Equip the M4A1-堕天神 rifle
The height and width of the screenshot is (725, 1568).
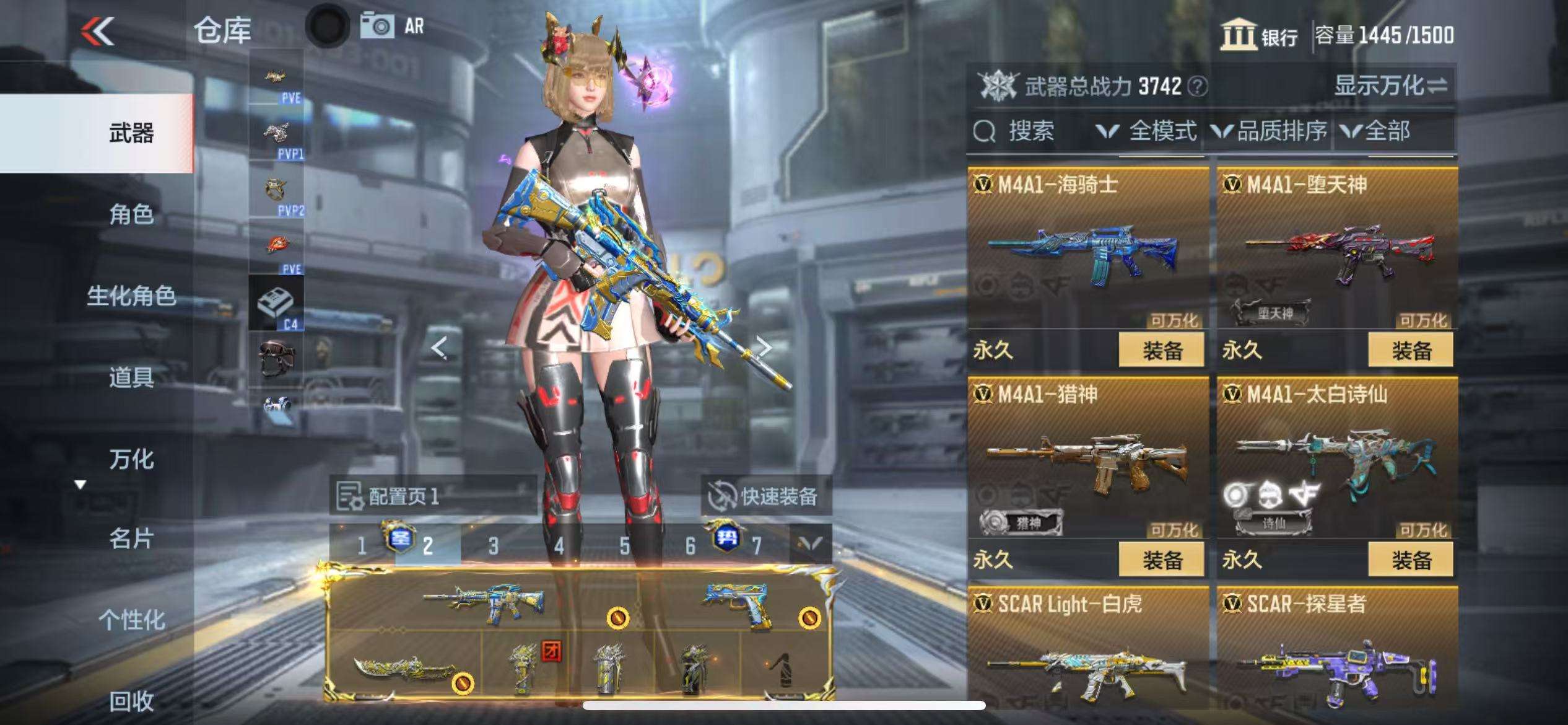pos(1411,350)
